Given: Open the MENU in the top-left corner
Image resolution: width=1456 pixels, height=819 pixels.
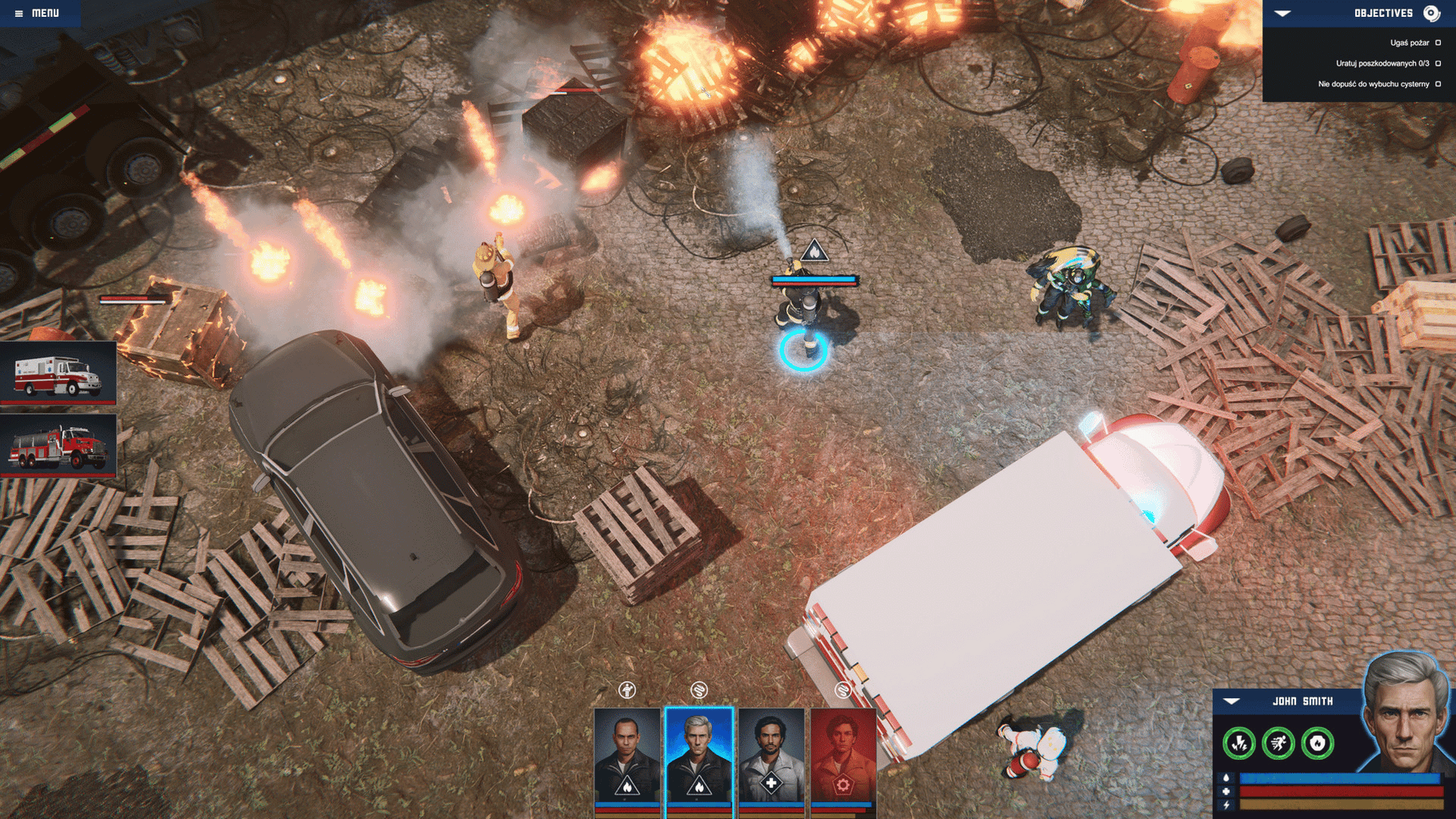Looking at the screenshot, I should tap(38, 13).
